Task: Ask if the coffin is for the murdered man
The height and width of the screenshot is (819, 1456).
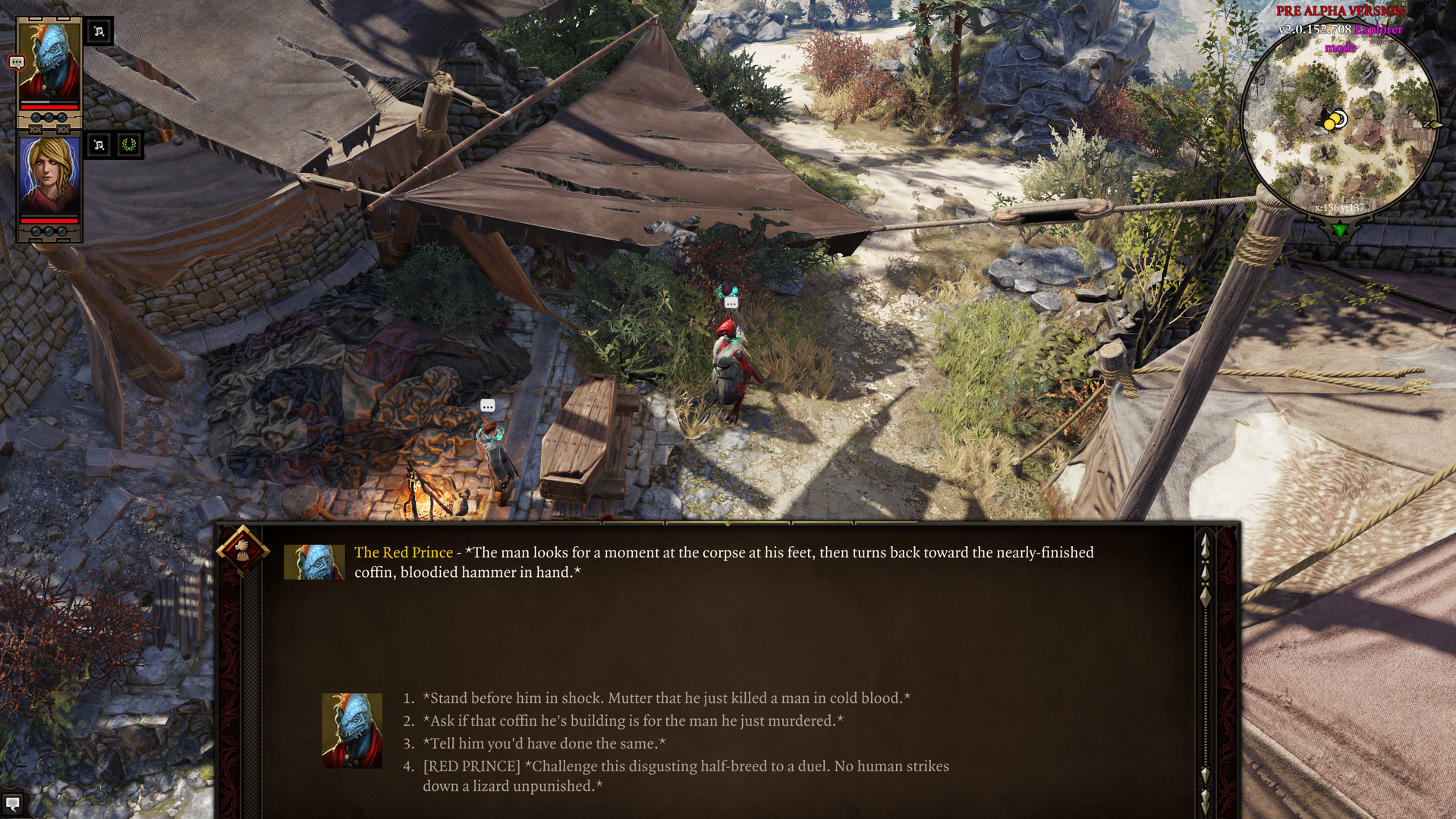Action: point(633,720)
